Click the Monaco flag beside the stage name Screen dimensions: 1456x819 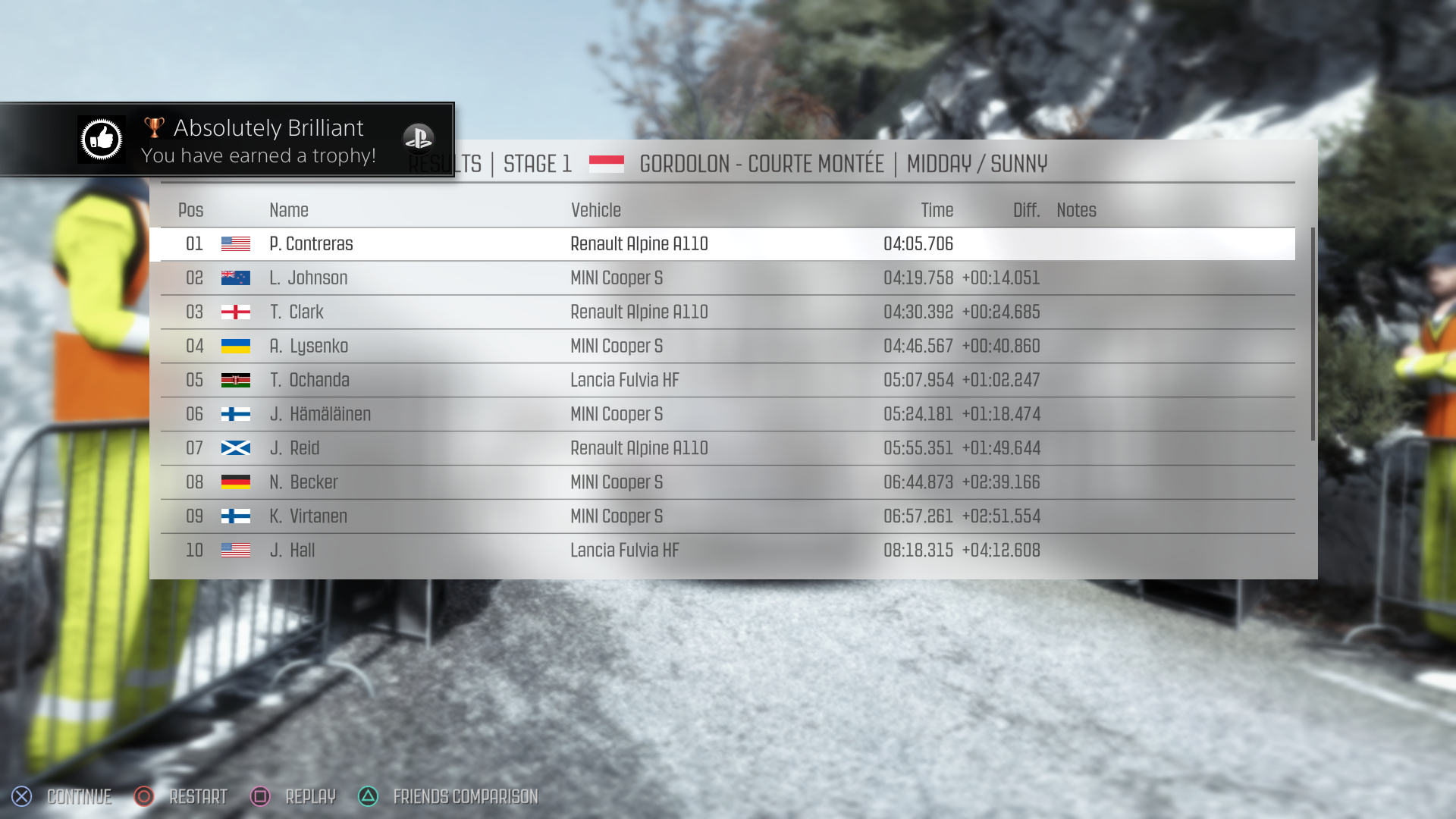coord(607,162)
